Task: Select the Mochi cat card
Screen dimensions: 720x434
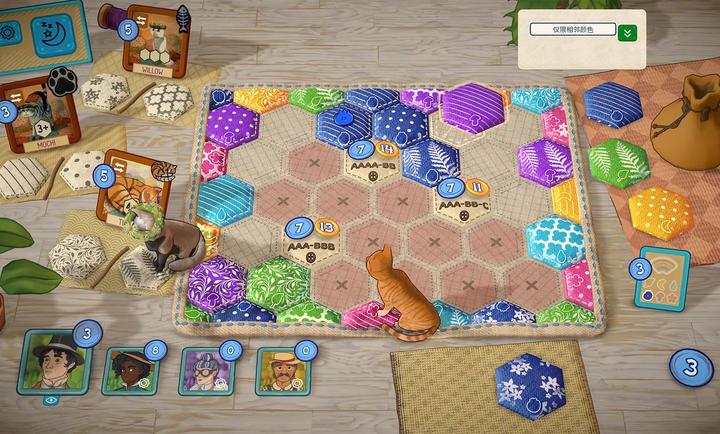Action: 31,118
